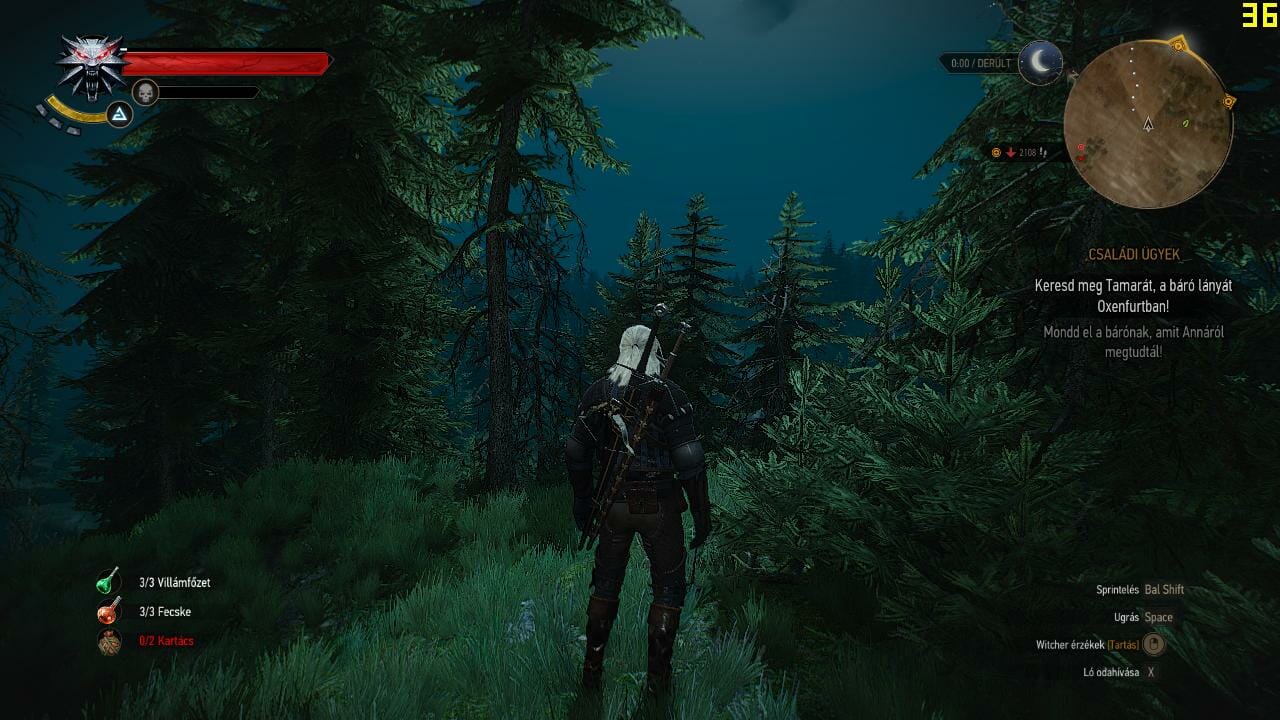
Task: Click the skull toxicity icon
Action: point(146,92)
